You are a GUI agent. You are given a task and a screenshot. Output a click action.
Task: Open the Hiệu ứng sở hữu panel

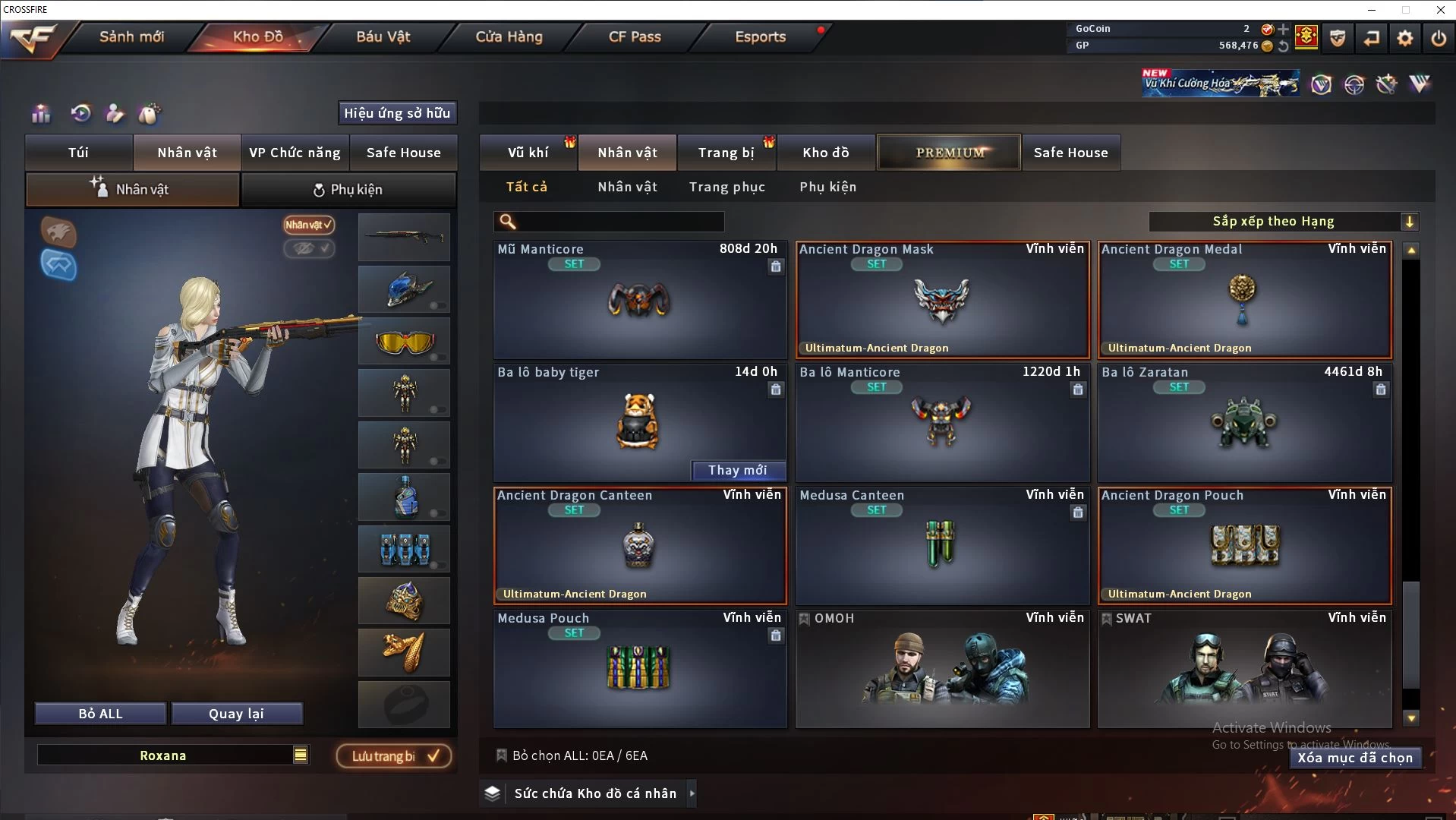(x=397, y=113)
